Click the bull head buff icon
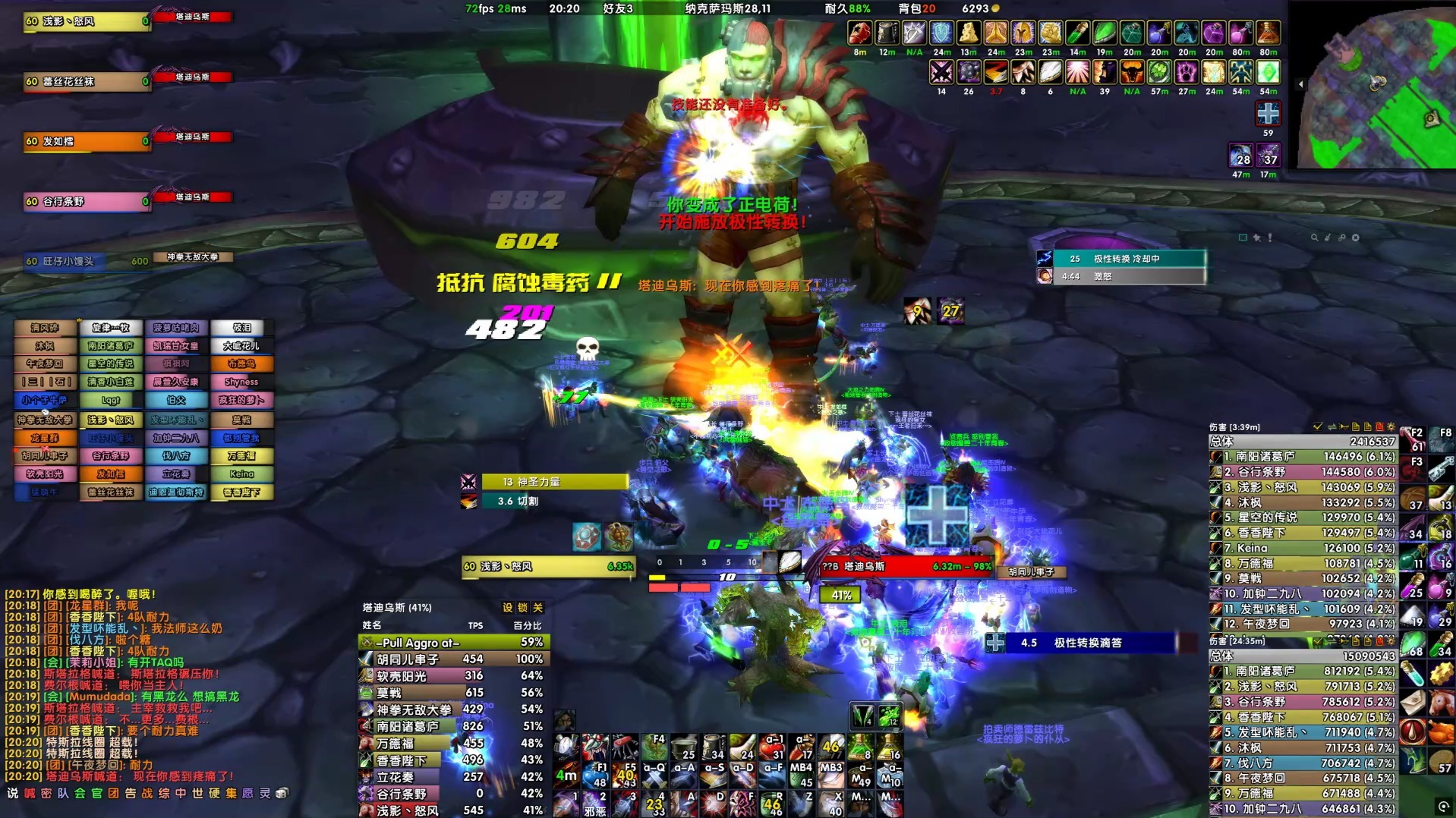The width and height of the screenshot is (1456, 818). pyautogui.click(x=1132, y=73)
